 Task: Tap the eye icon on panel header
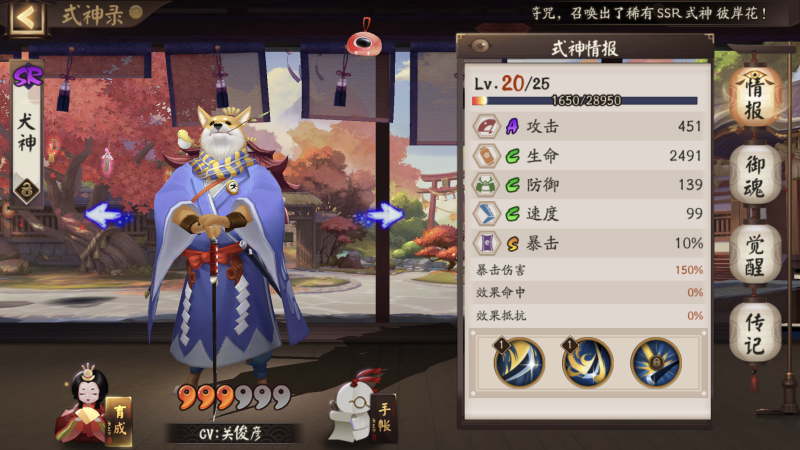(480, 46)
